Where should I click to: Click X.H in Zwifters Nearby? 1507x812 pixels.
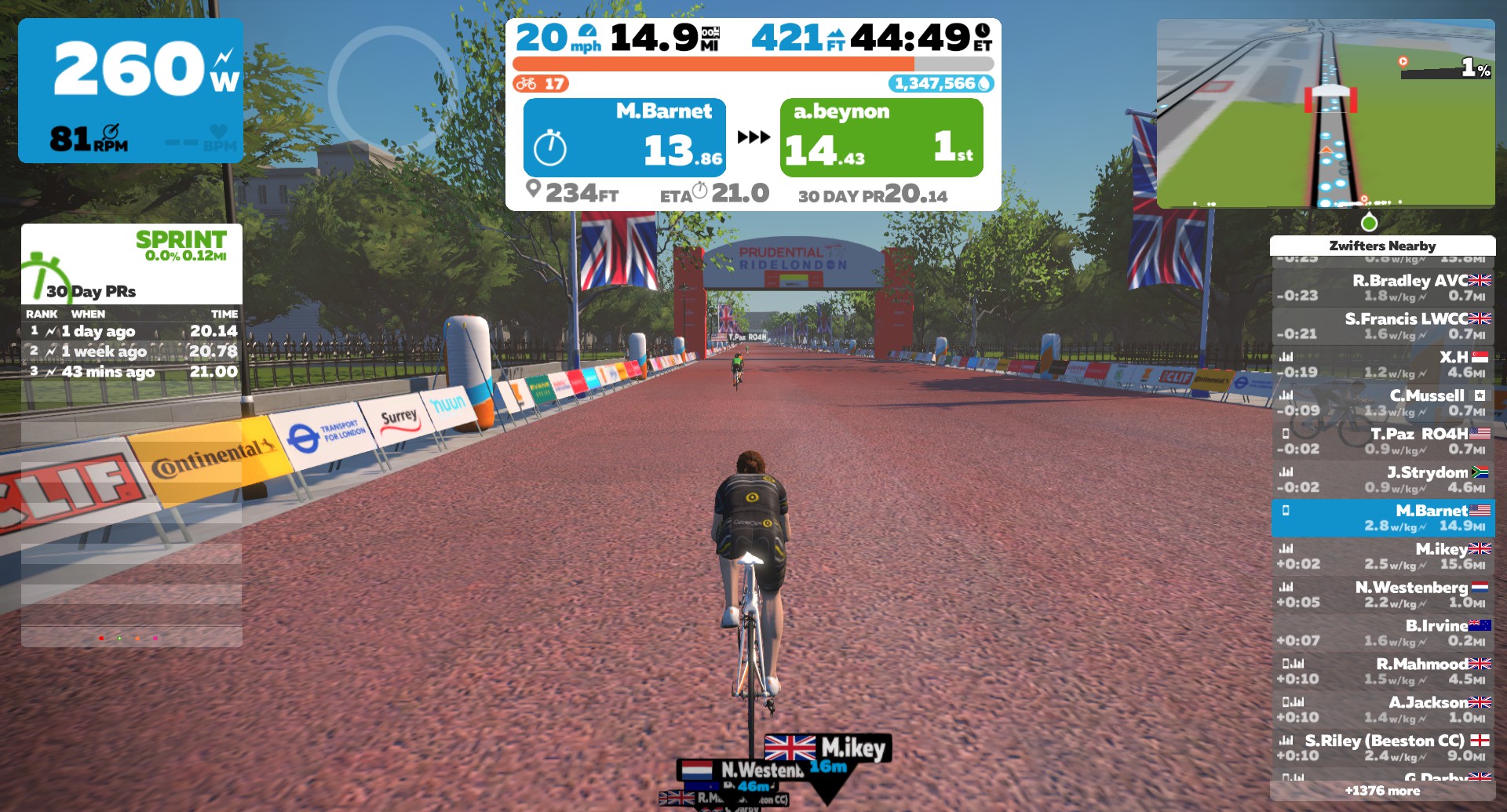point(1383,365)
